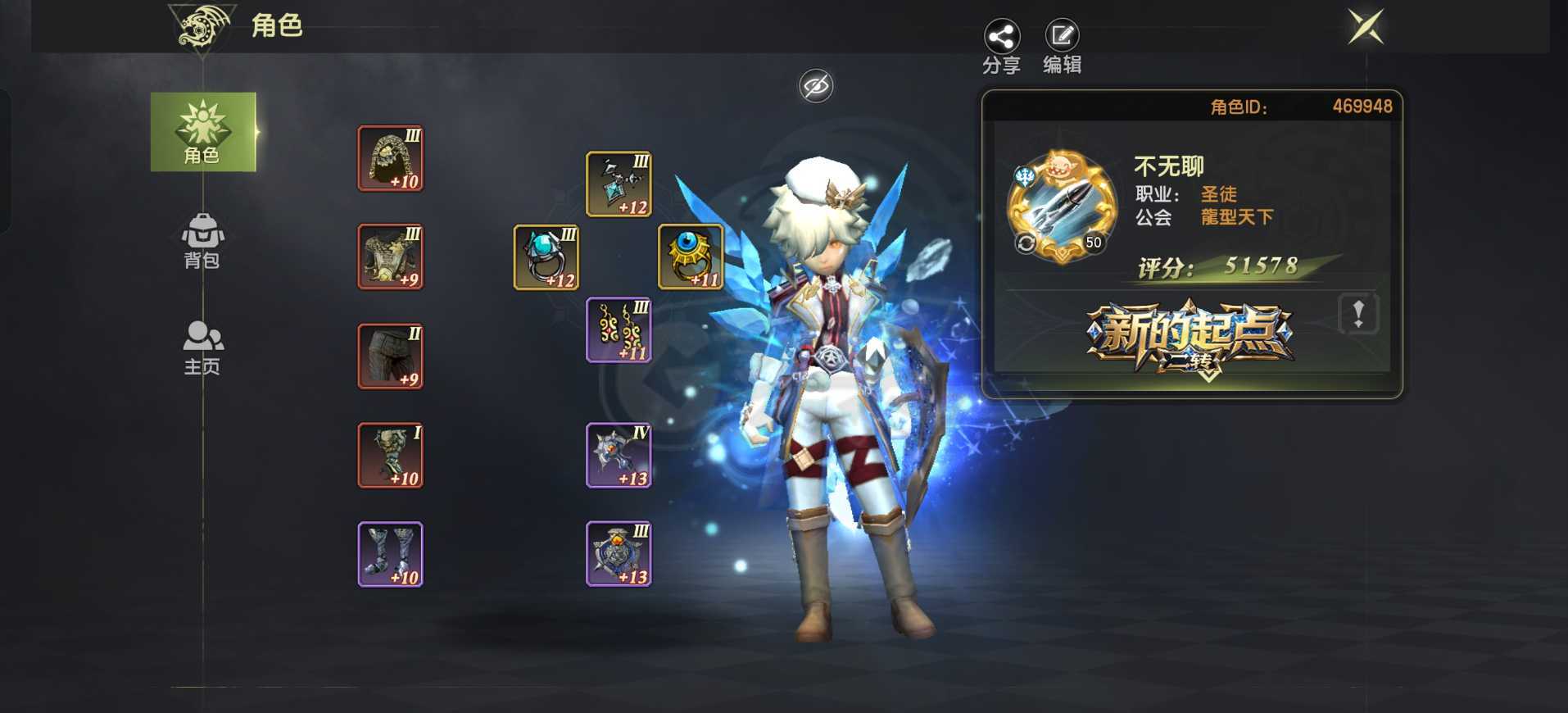1568x713 pixels.
Task: Inspect the gloves slot with +10
Action: pos(391,456)
